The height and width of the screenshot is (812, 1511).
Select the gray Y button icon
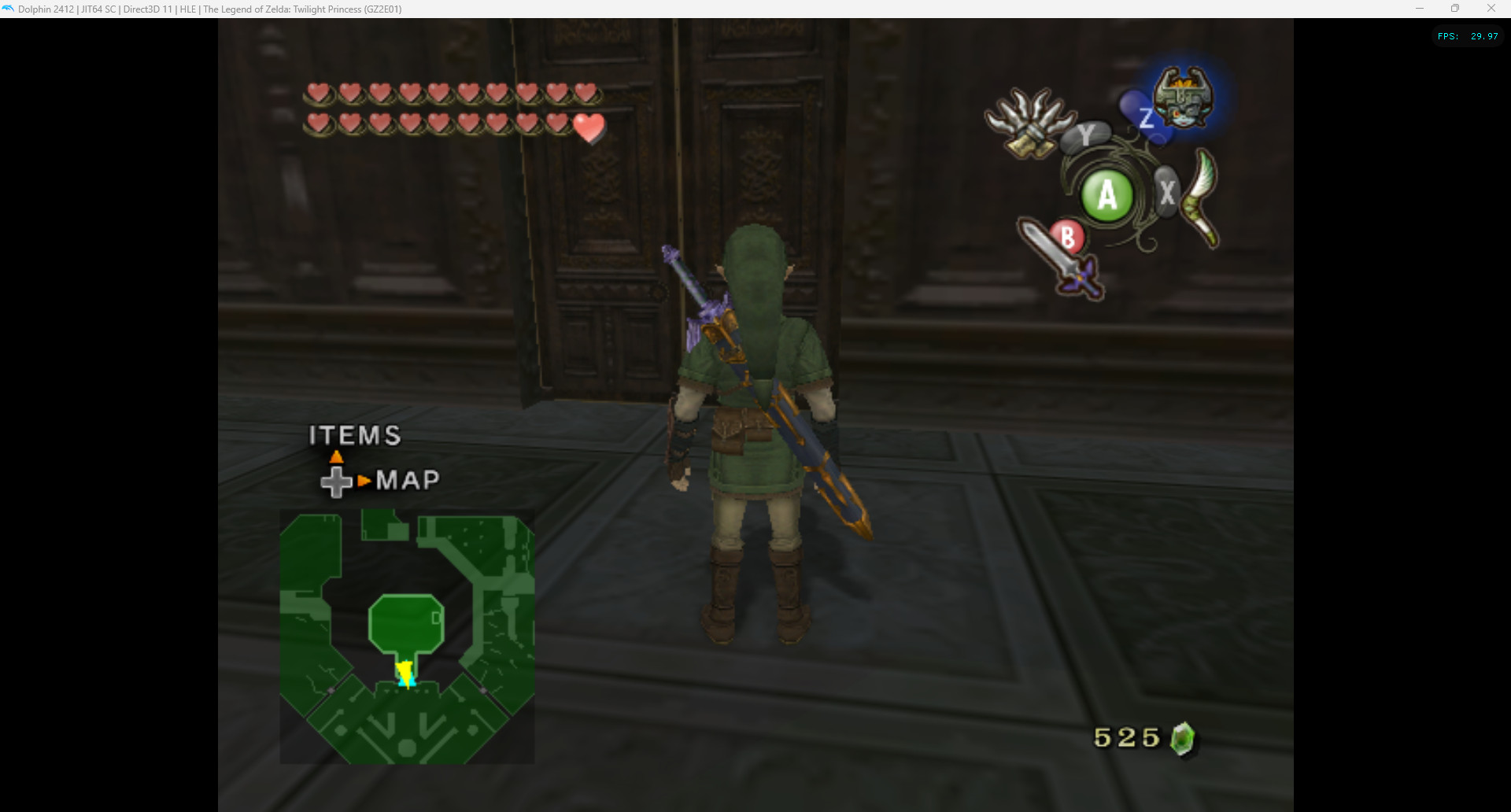coord(1087,137)
